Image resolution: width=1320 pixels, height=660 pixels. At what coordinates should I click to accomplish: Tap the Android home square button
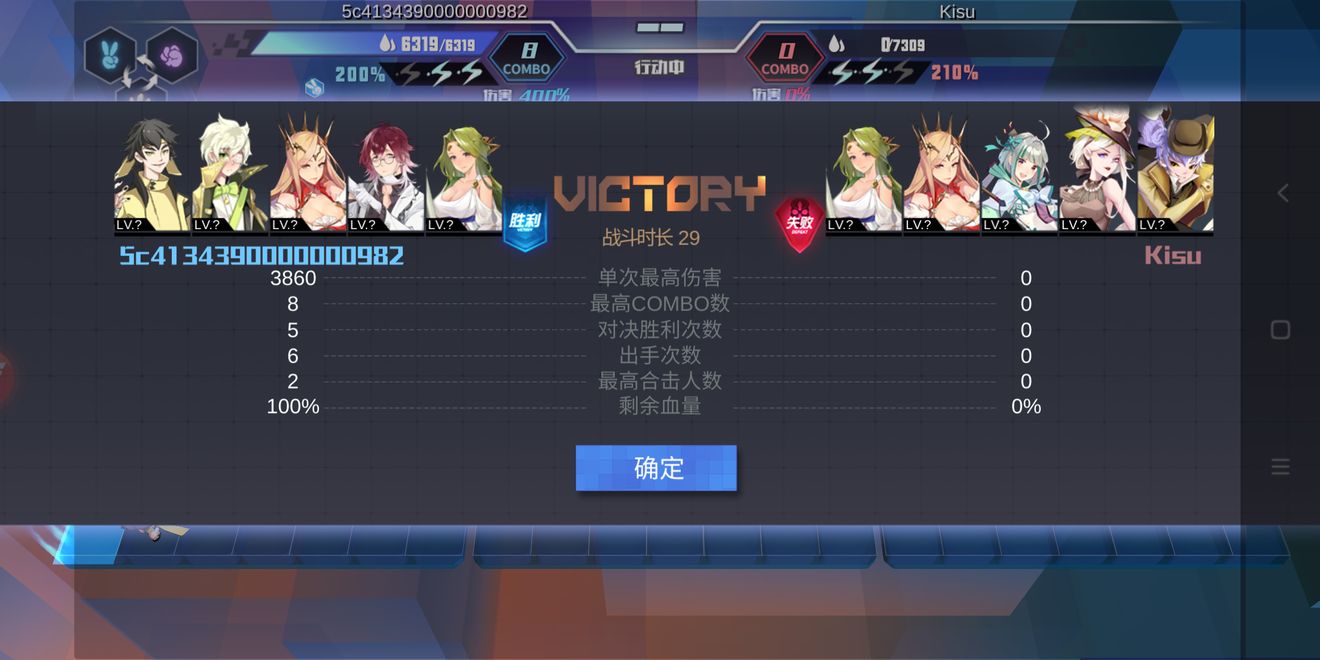(1280, 330)
